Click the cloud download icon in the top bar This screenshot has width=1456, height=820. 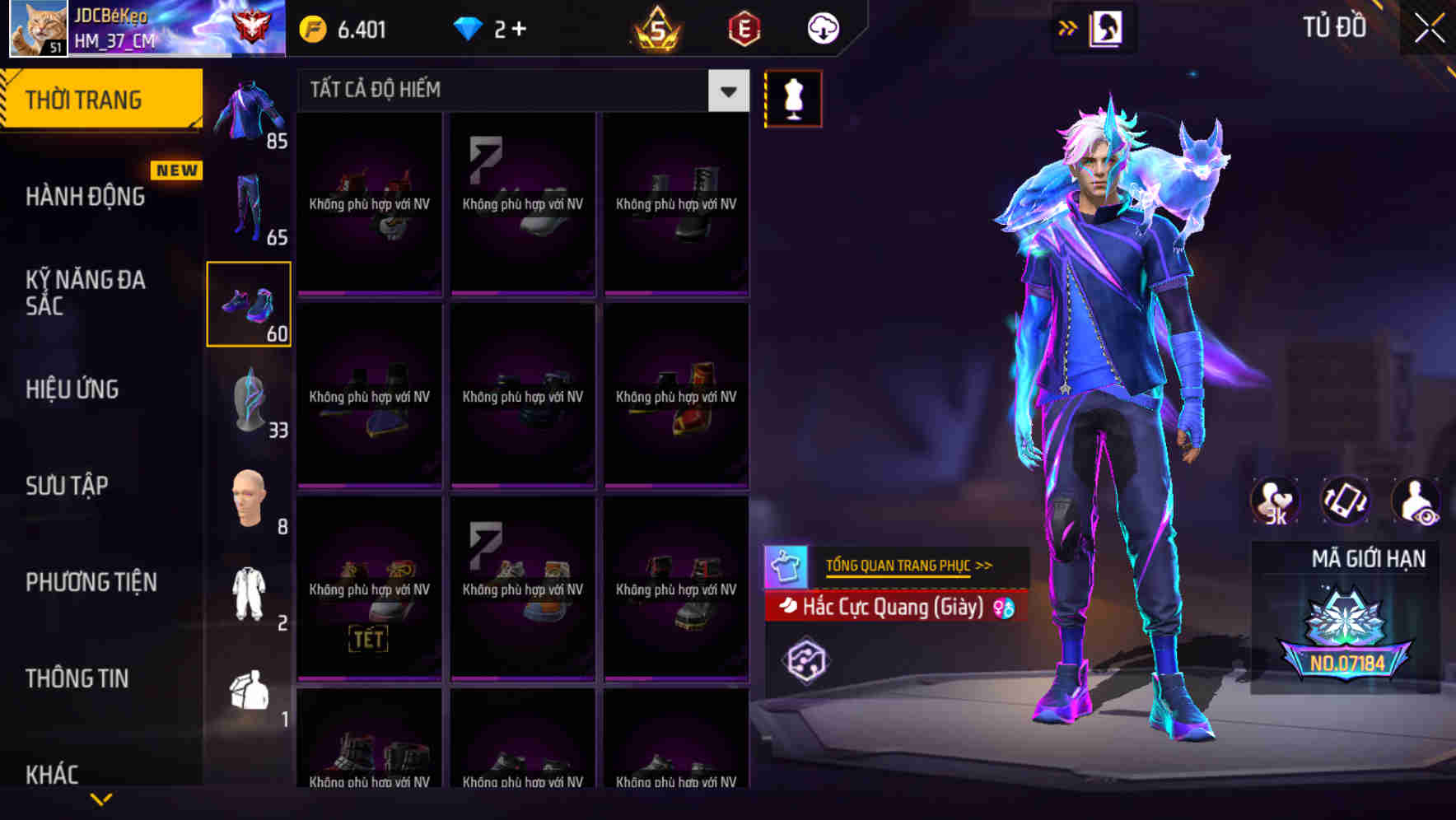[821, 27]
